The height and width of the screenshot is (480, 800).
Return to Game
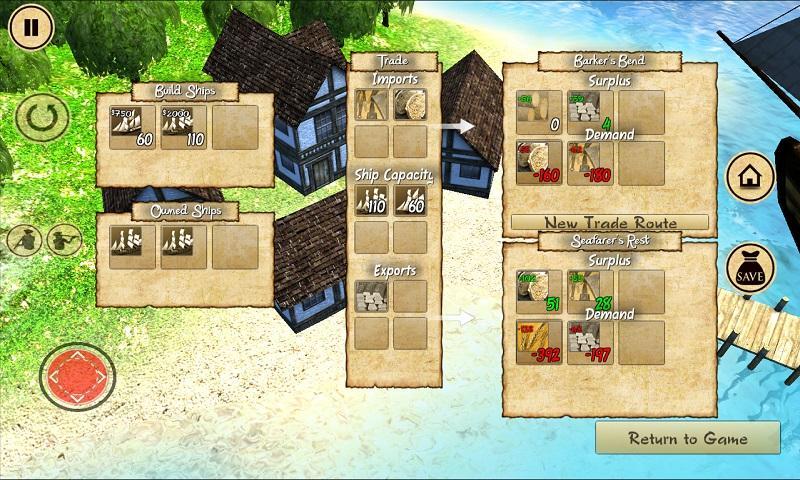687,438
